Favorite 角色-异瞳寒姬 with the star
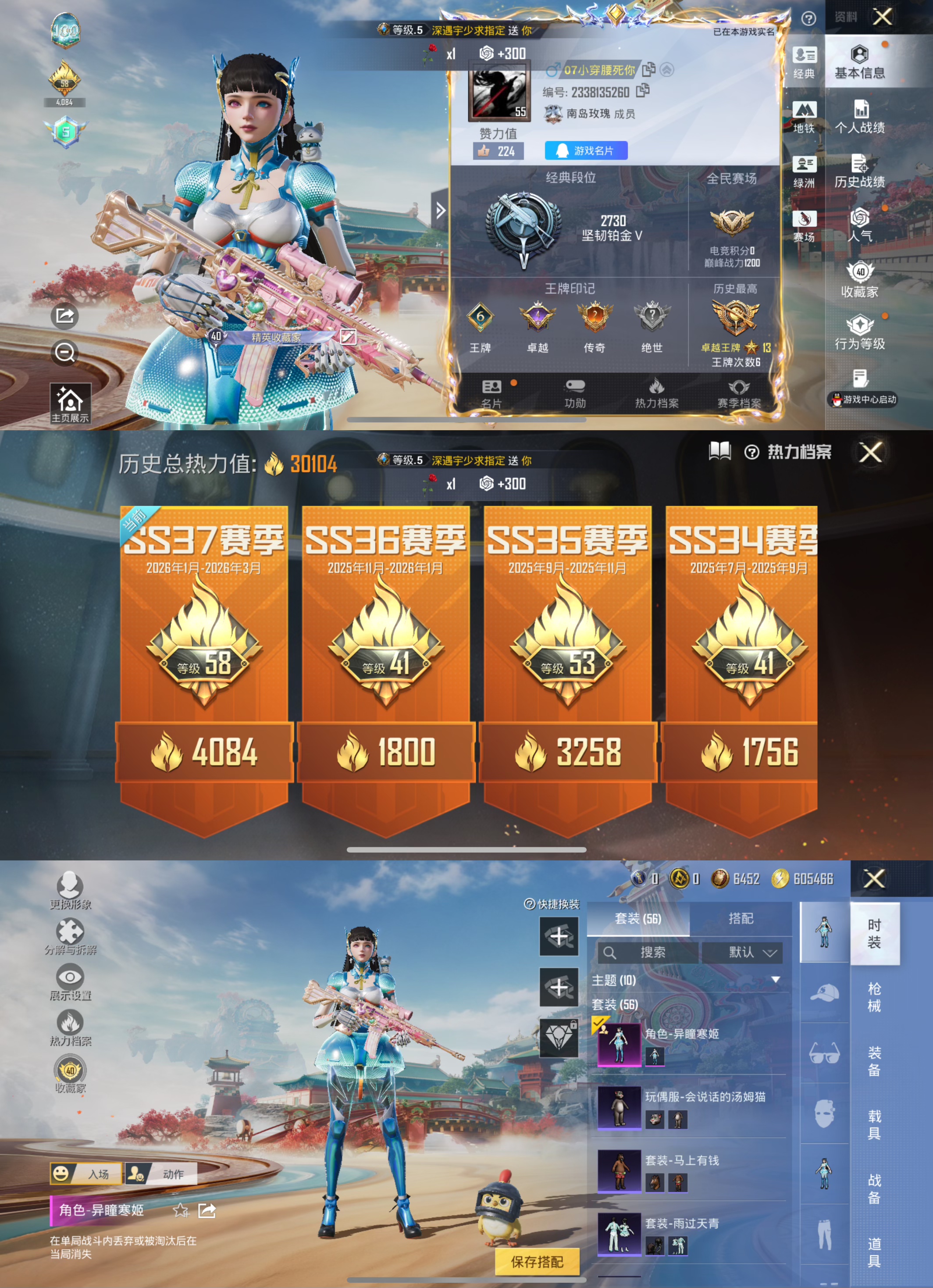 [182, 1210]
